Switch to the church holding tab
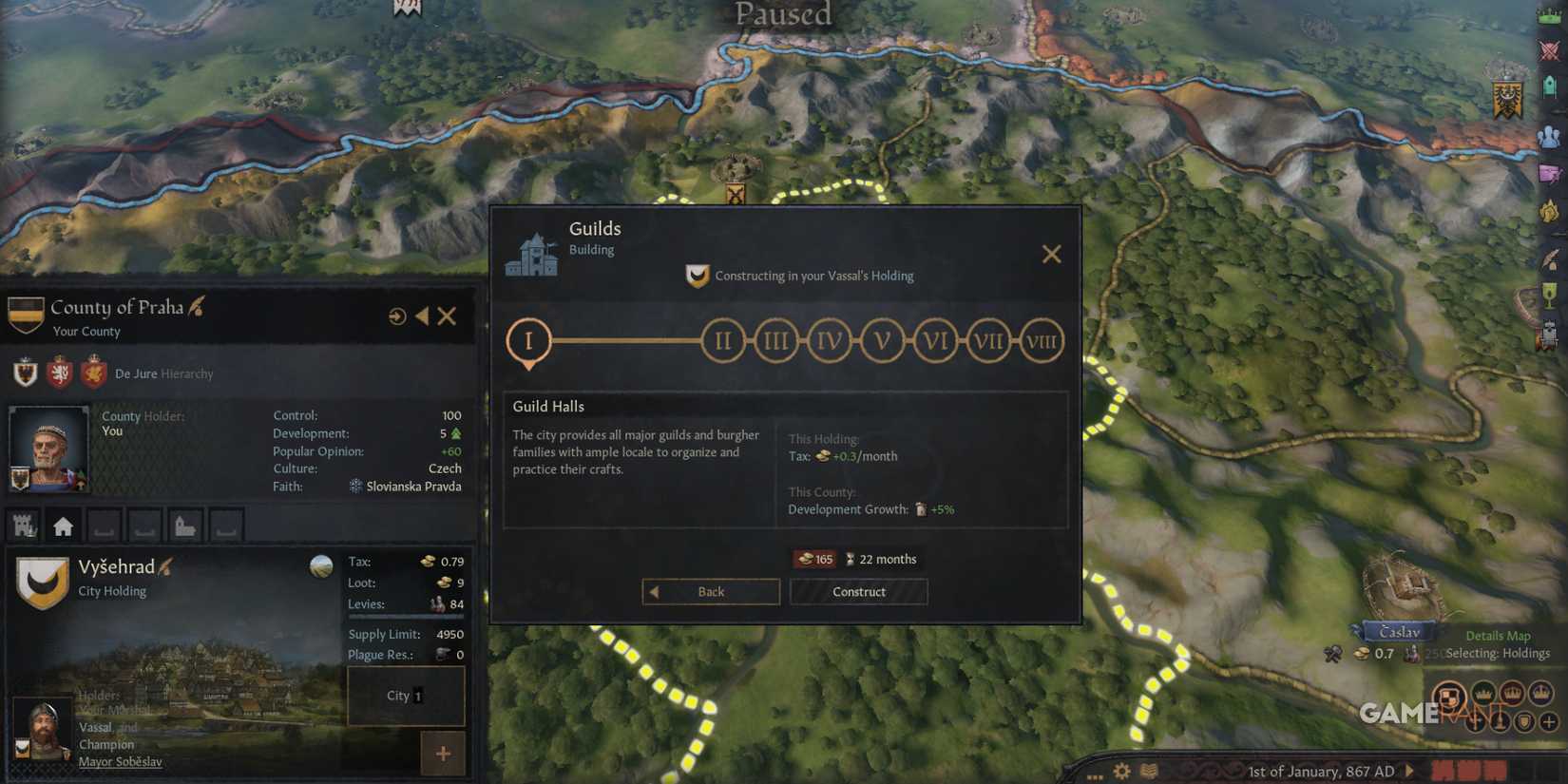The image size is (1568, 784). [185, 526]
